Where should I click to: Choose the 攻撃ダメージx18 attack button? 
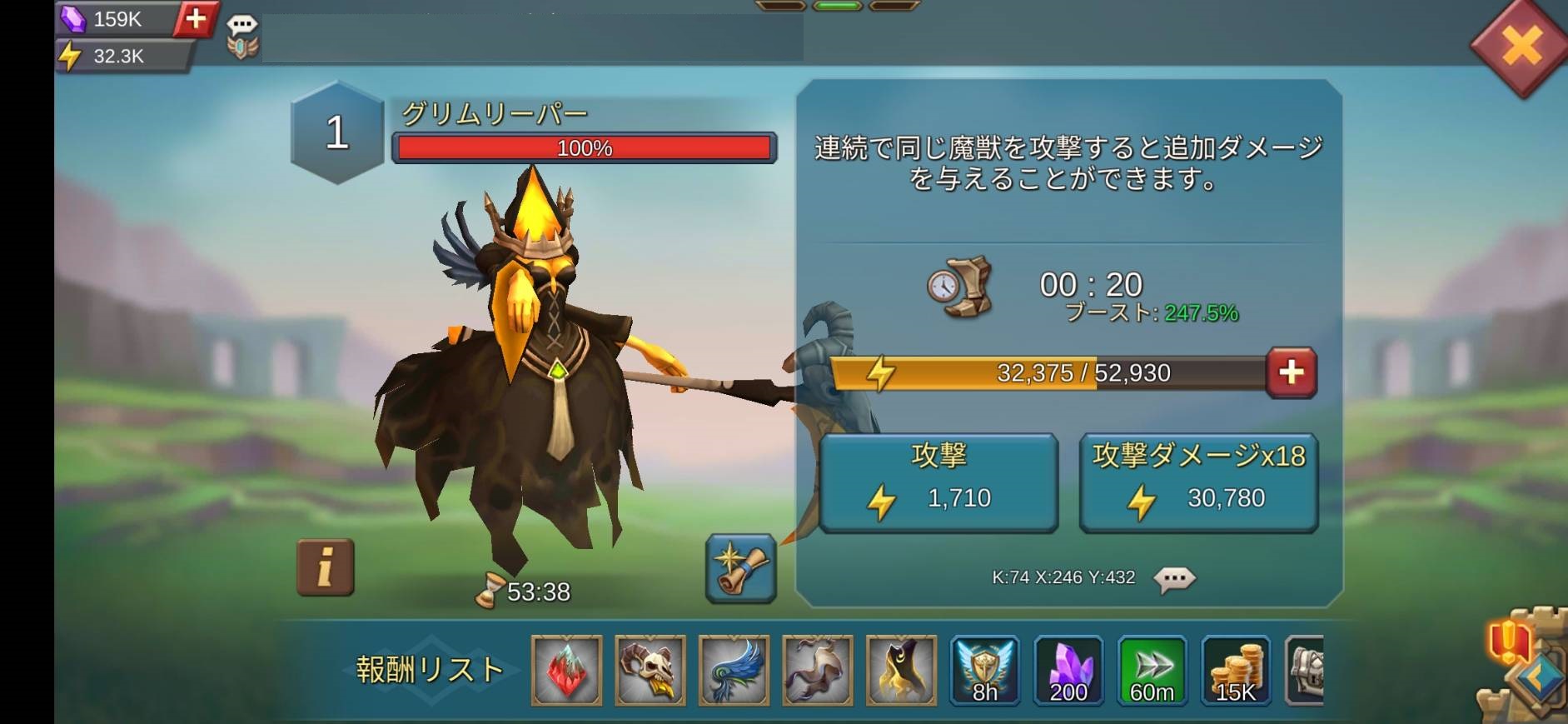click(1198, 482)
